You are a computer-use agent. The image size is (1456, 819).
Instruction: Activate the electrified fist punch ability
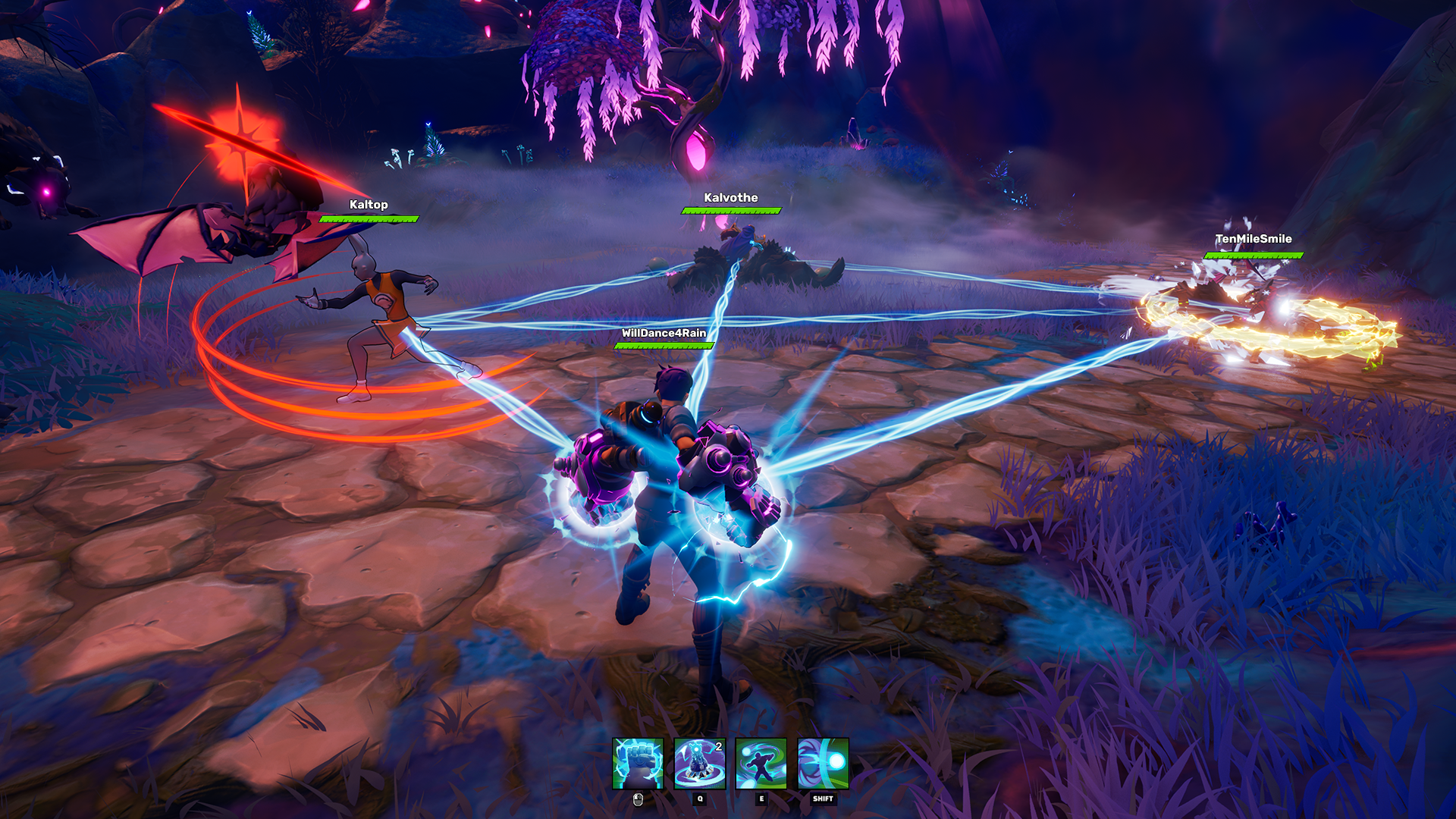[638, 764]
